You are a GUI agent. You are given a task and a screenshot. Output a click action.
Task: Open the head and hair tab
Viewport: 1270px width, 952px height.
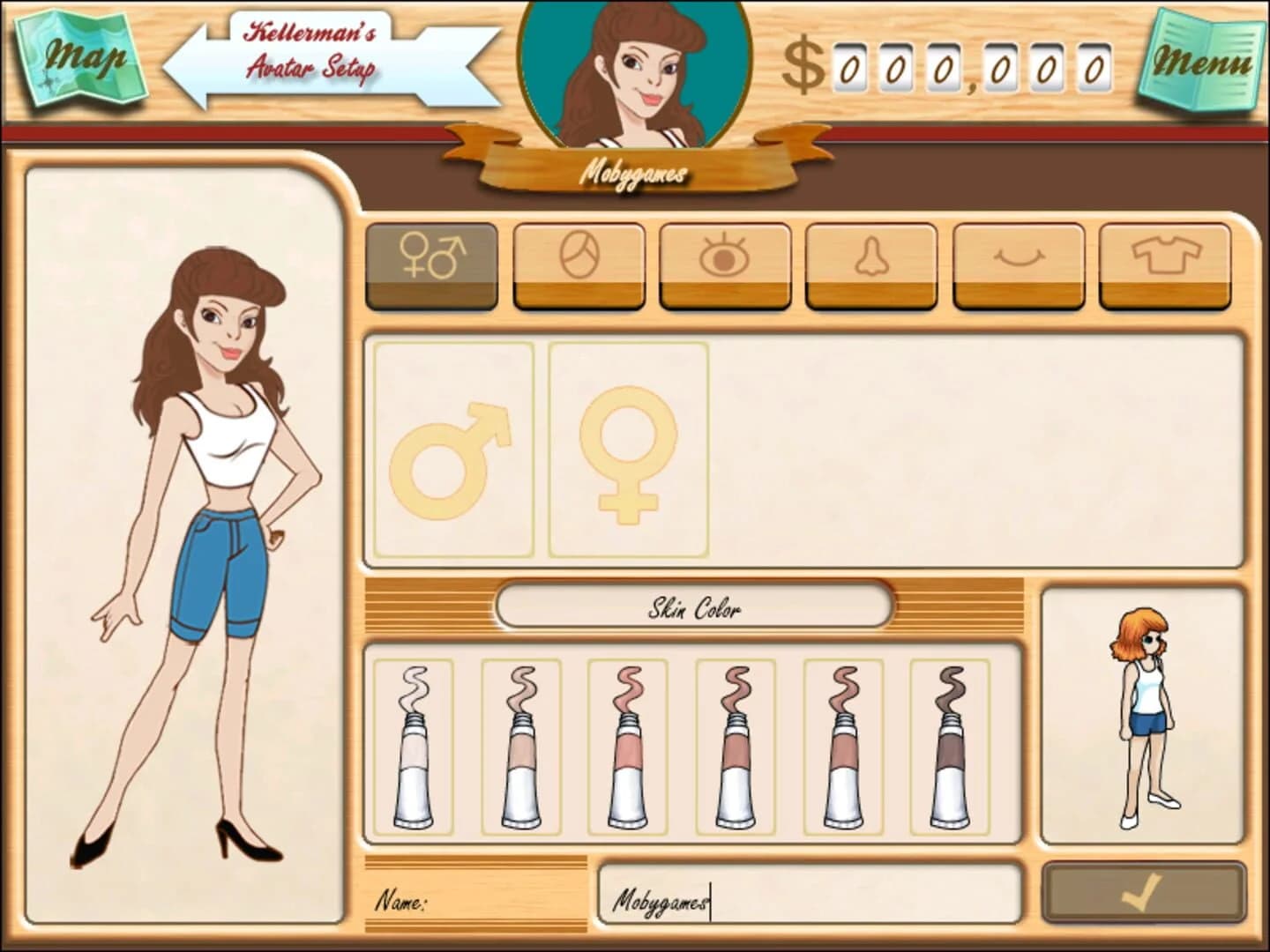click(x=579, y=264)
